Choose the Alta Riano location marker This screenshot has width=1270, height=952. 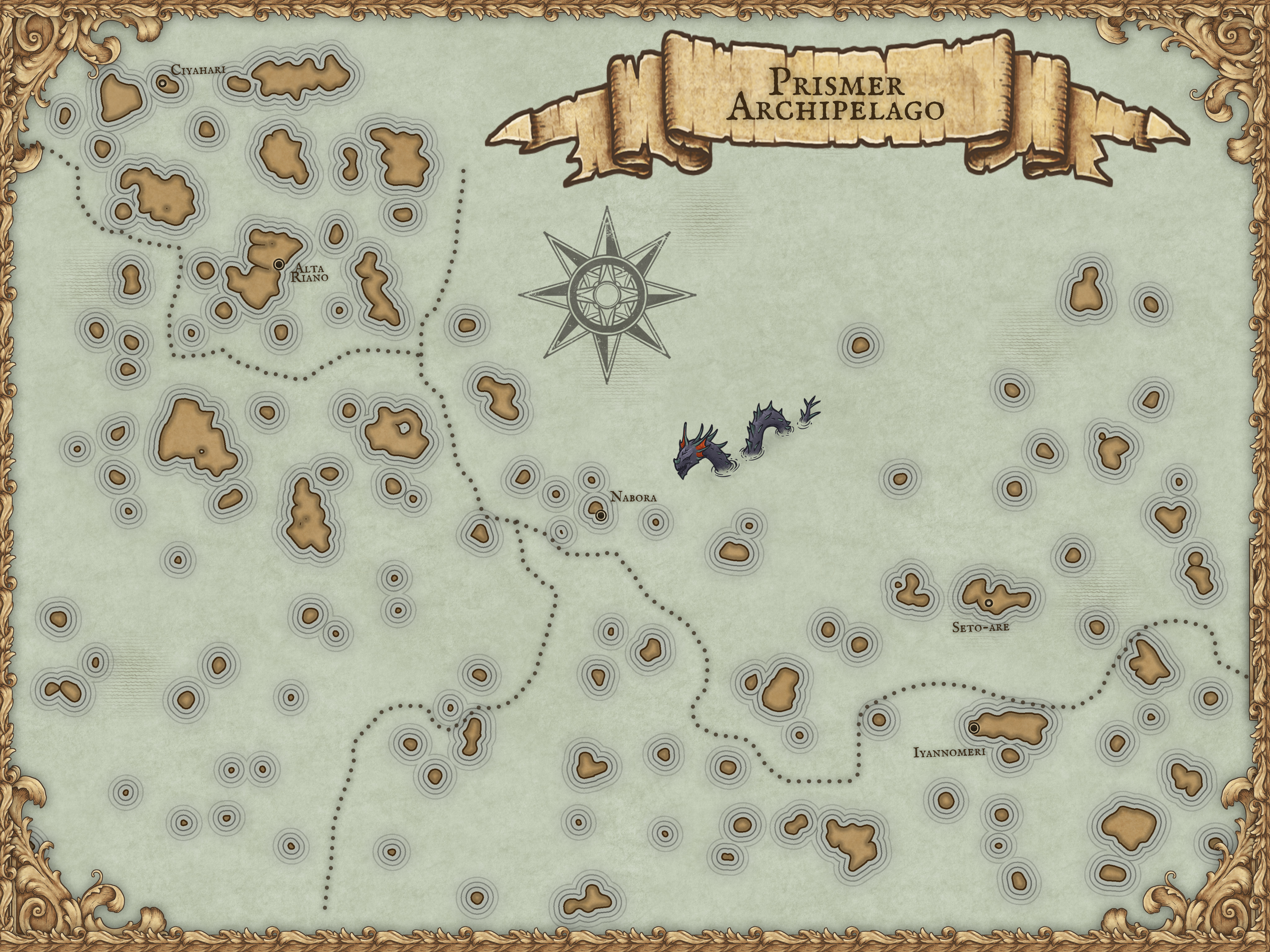279,264
